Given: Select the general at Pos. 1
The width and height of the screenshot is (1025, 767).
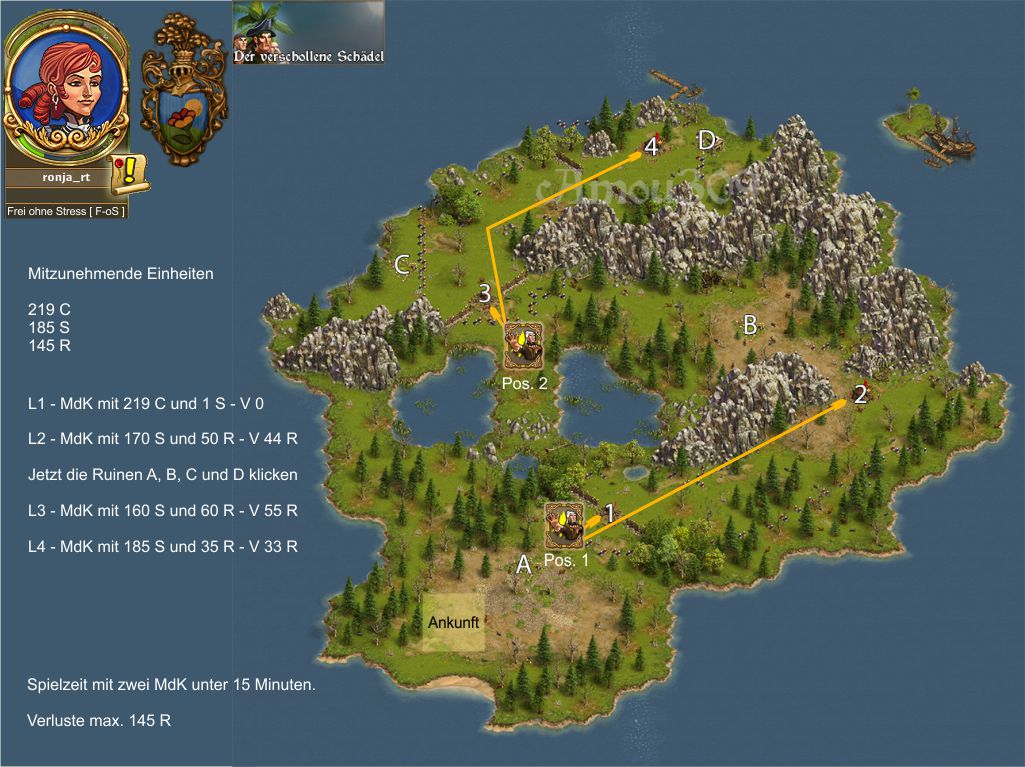Looking at the screenshot, I should [x=565, y=525].
